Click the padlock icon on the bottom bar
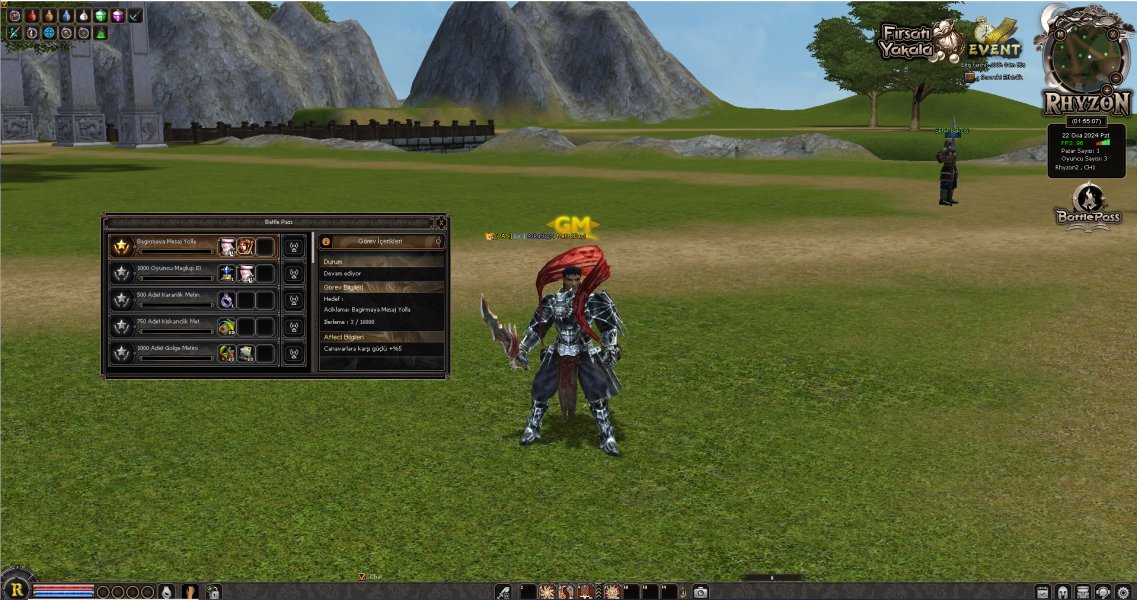 [213, 592]
